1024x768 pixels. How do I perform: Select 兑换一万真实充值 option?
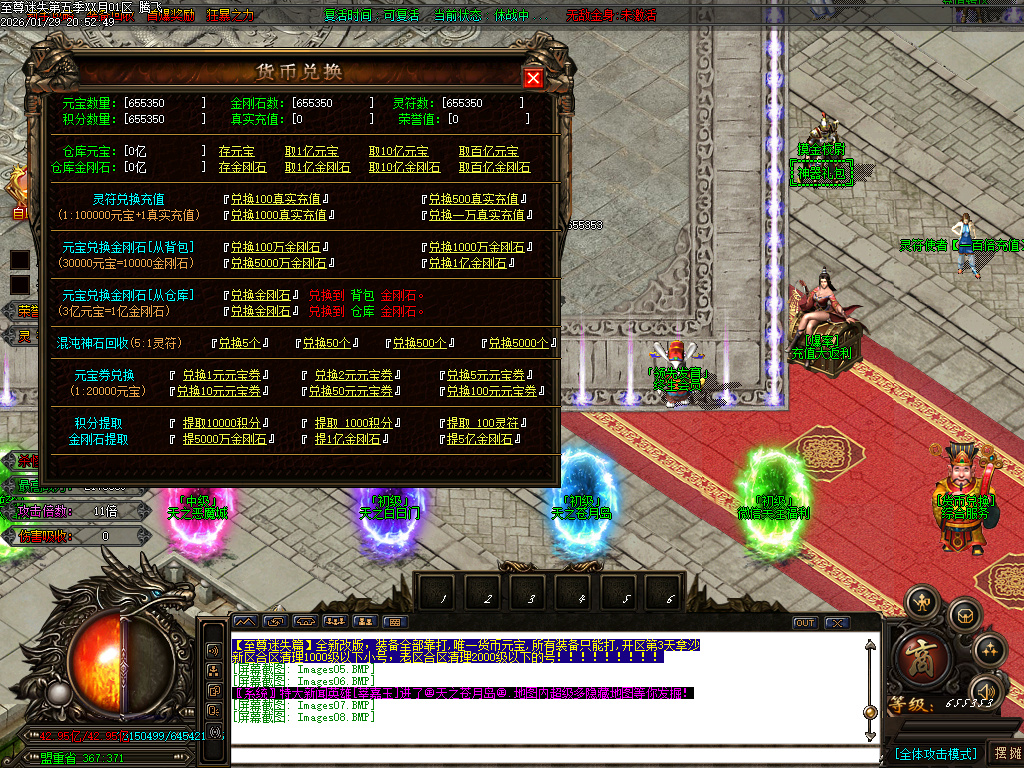(x=476, y=215)
